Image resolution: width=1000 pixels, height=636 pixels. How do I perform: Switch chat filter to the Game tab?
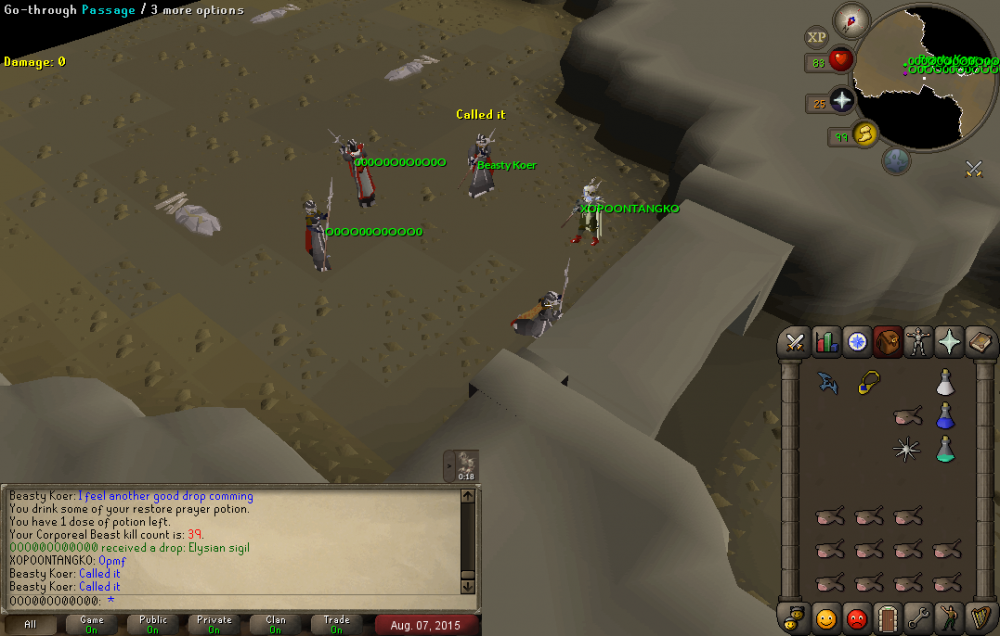[91, 625]
